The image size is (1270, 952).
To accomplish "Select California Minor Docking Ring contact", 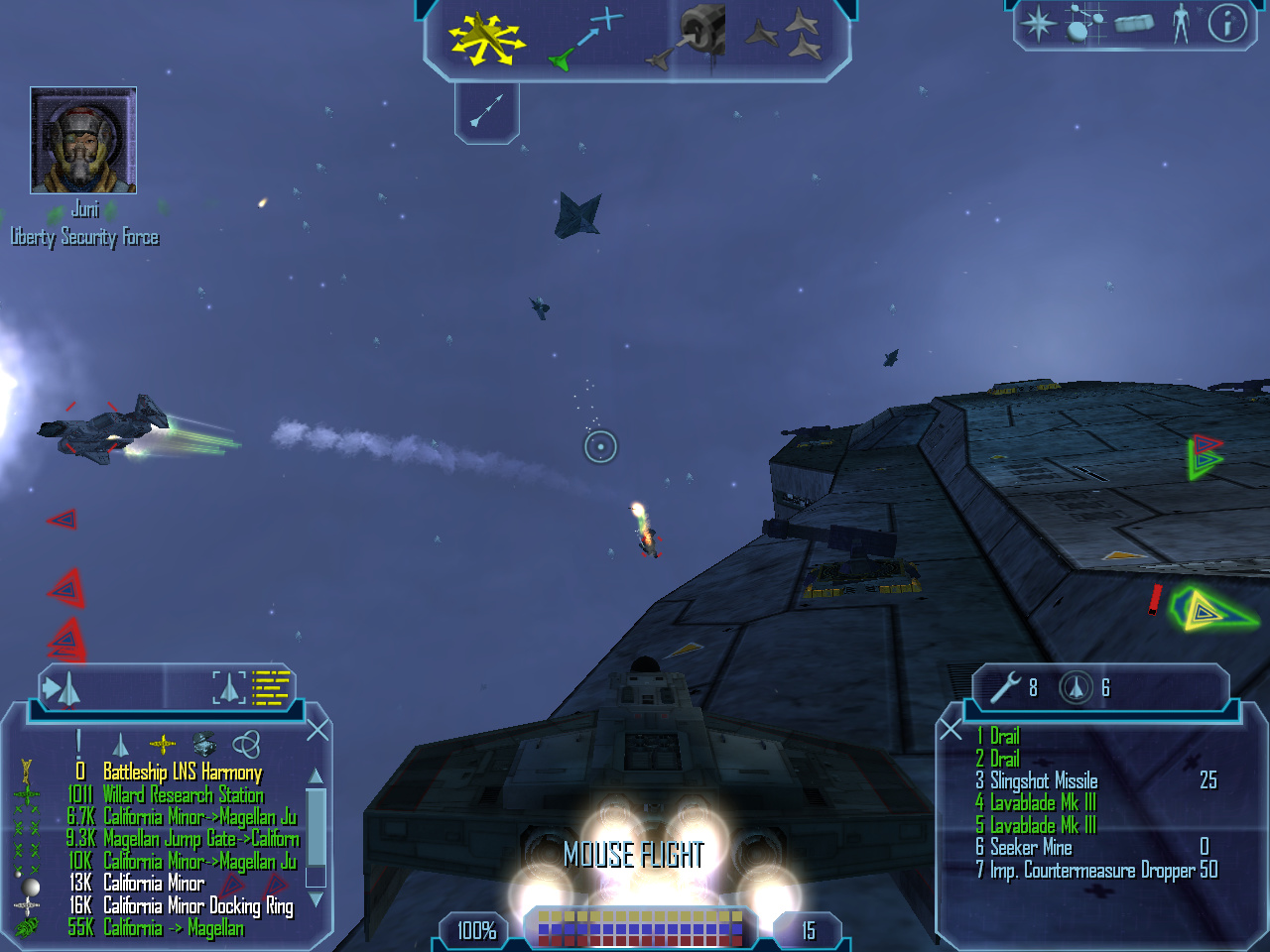I will point(197,905).
